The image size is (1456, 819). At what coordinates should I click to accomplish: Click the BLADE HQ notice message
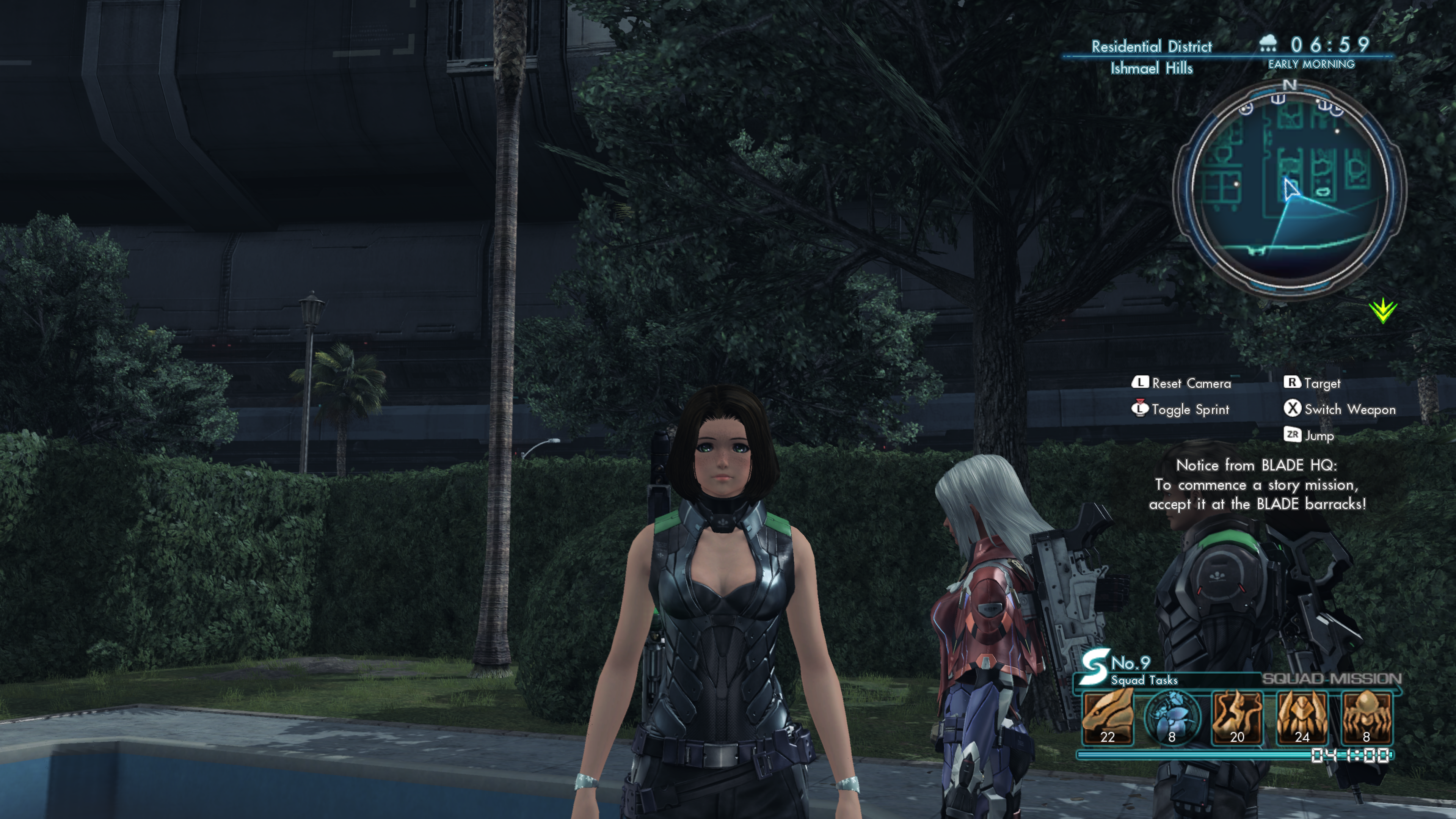[x=1257, y=485]
